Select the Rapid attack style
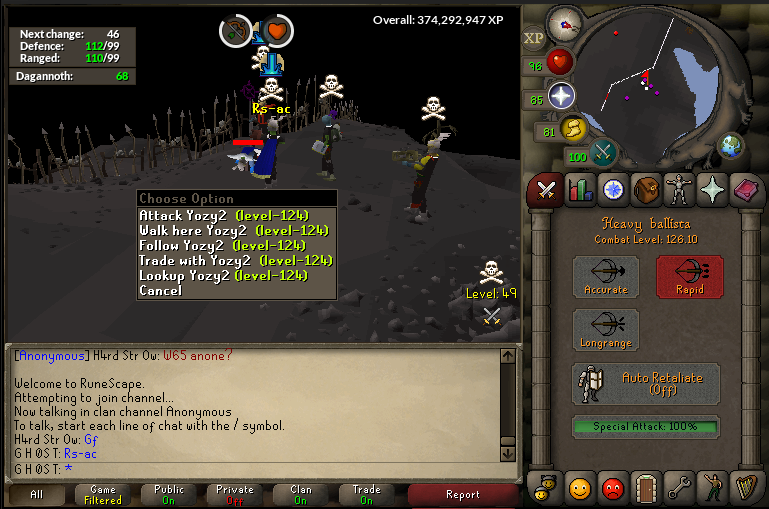This screenshot has height=509, width=769. click(689, 276)
